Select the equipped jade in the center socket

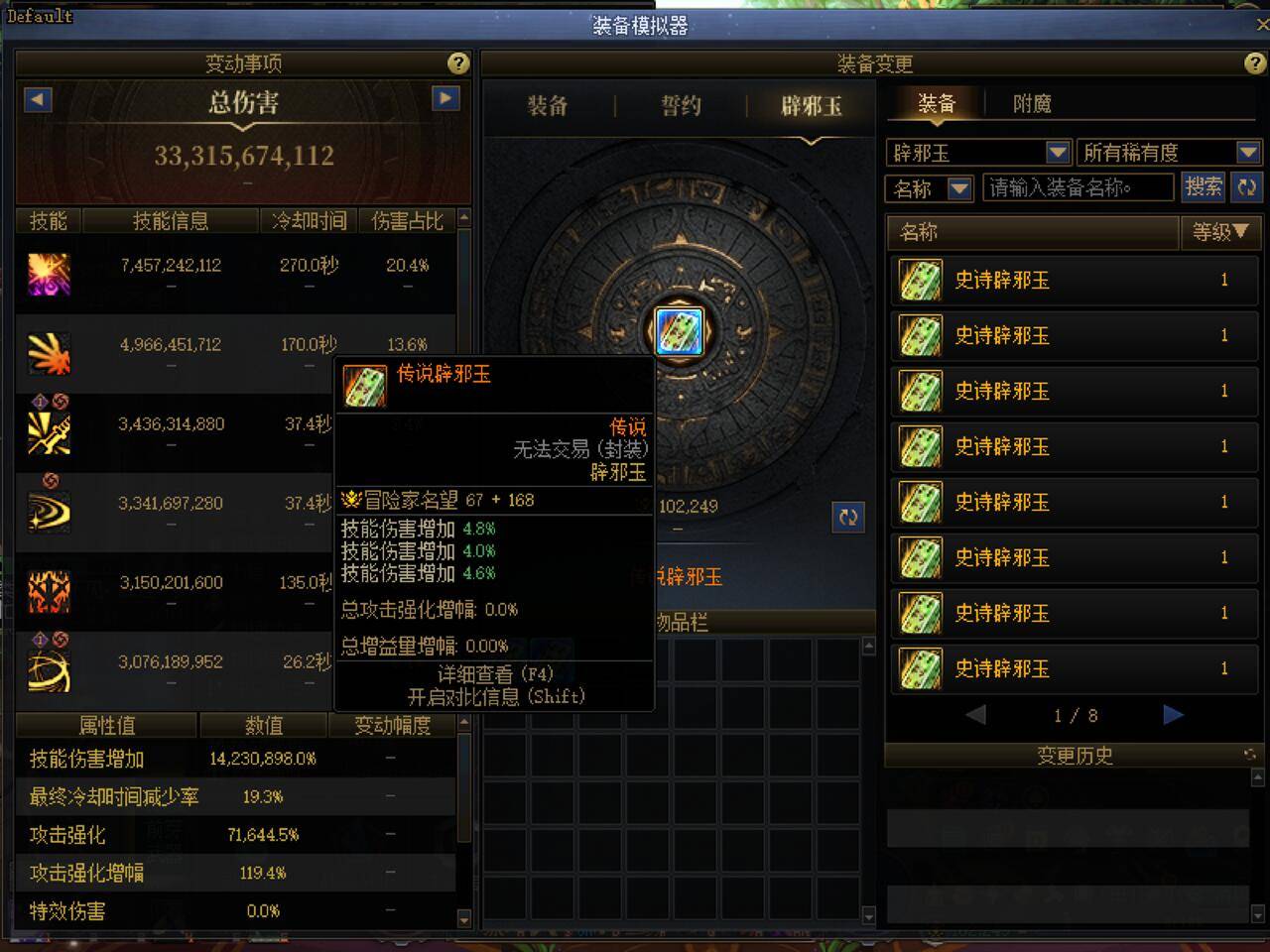[x=678, y=331]
